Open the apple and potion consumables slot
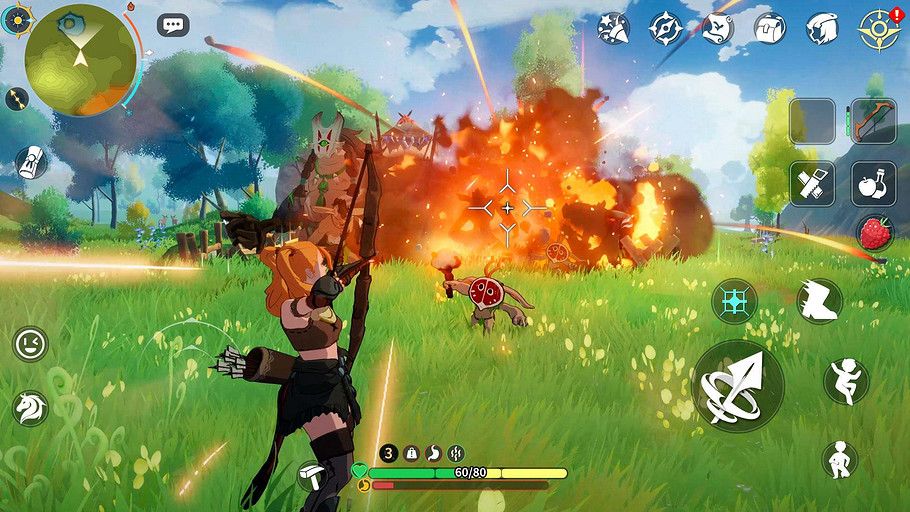The width and height of the screenshot is (910, 512). 873,183
